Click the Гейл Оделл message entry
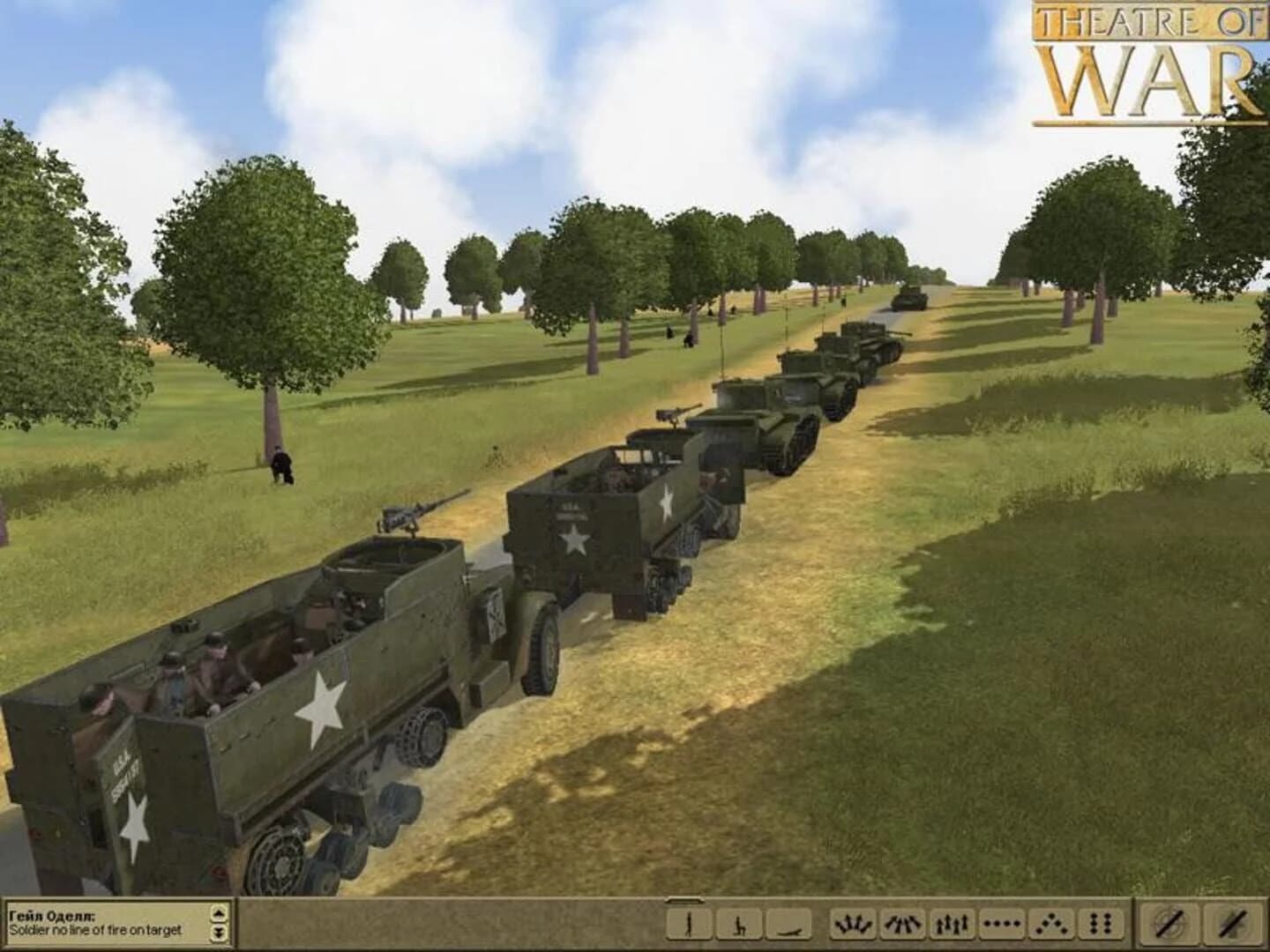Image resolution: width=1270 pixels, height=952 pixels. pos(101,923)
